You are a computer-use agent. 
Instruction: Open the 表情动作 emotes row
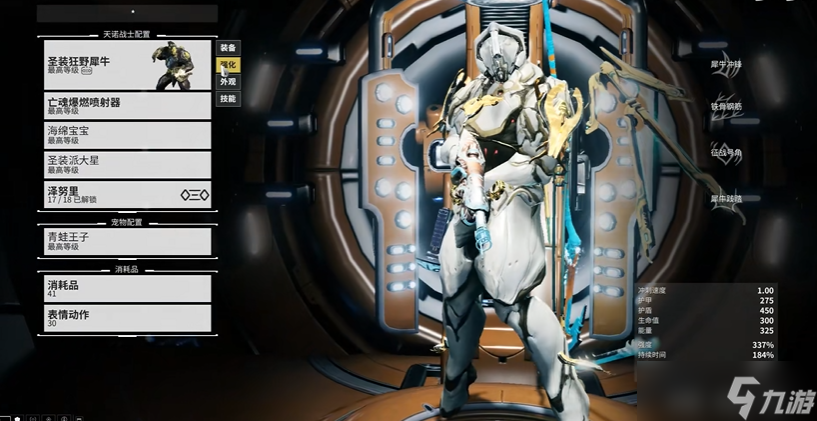pyautogui.click(x=127, y=318)
